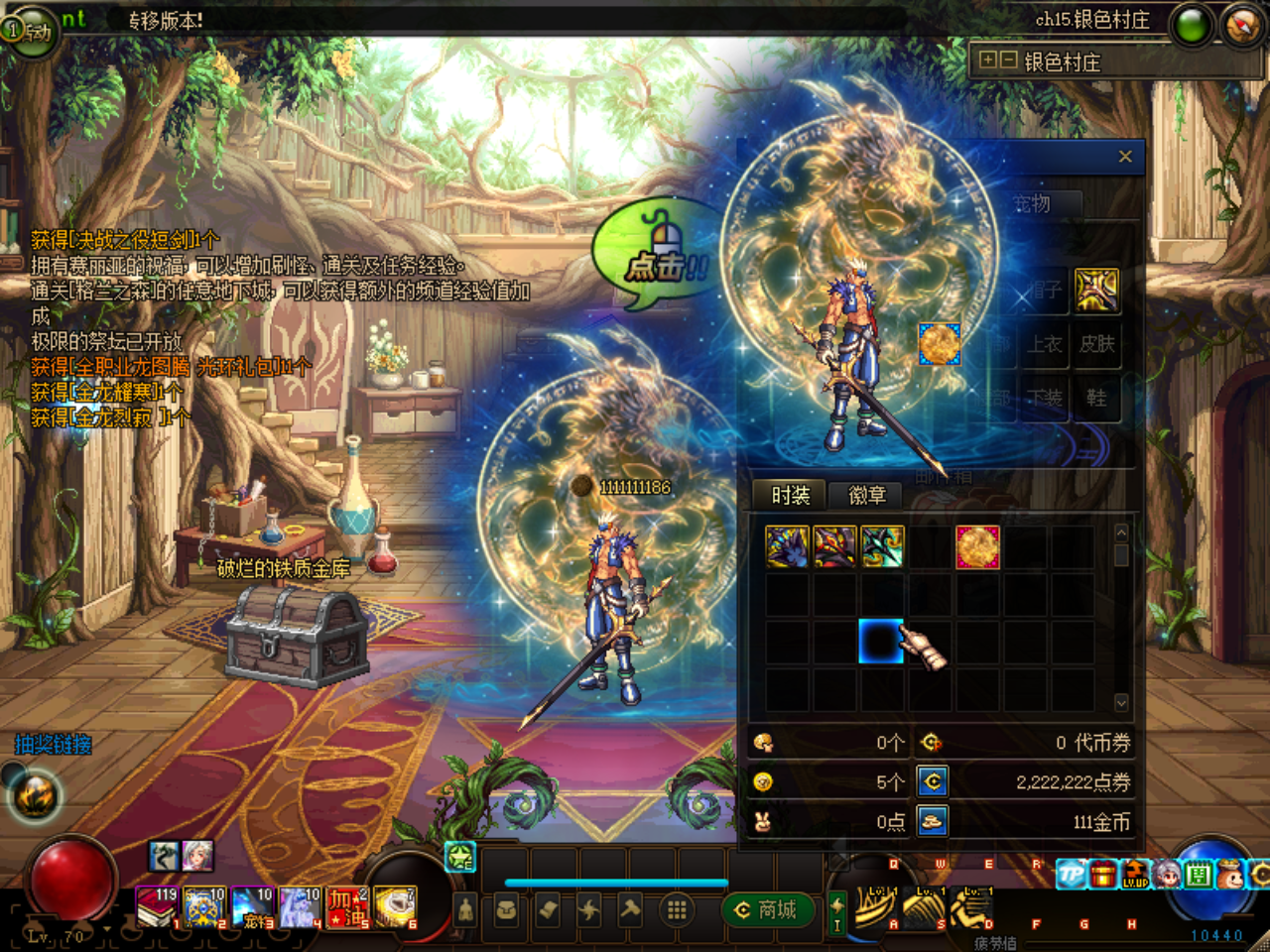Open the inventory bag icon

click(x=506, y=910)
